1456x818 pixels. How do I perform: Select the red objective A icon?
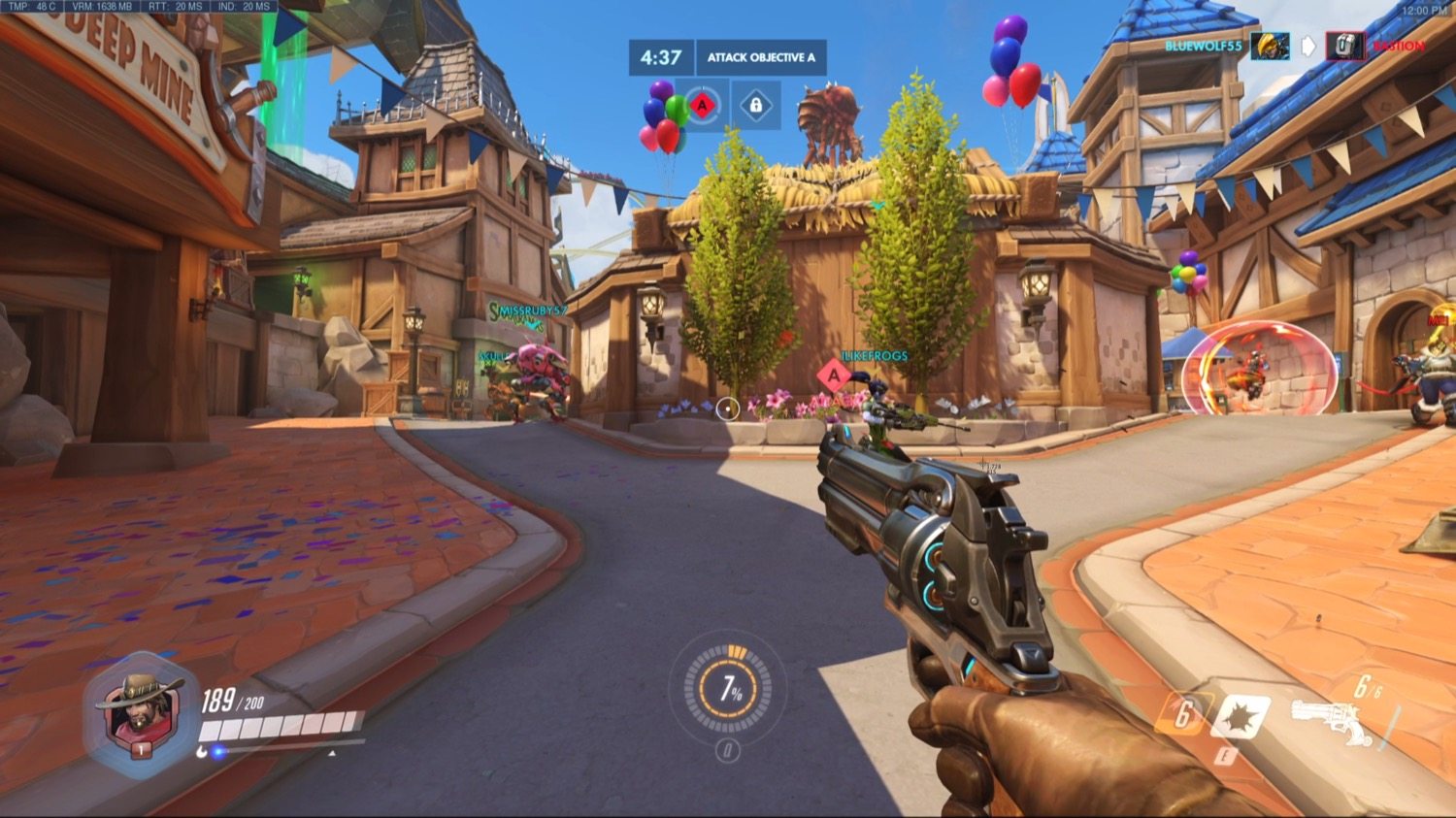[702, 105]
